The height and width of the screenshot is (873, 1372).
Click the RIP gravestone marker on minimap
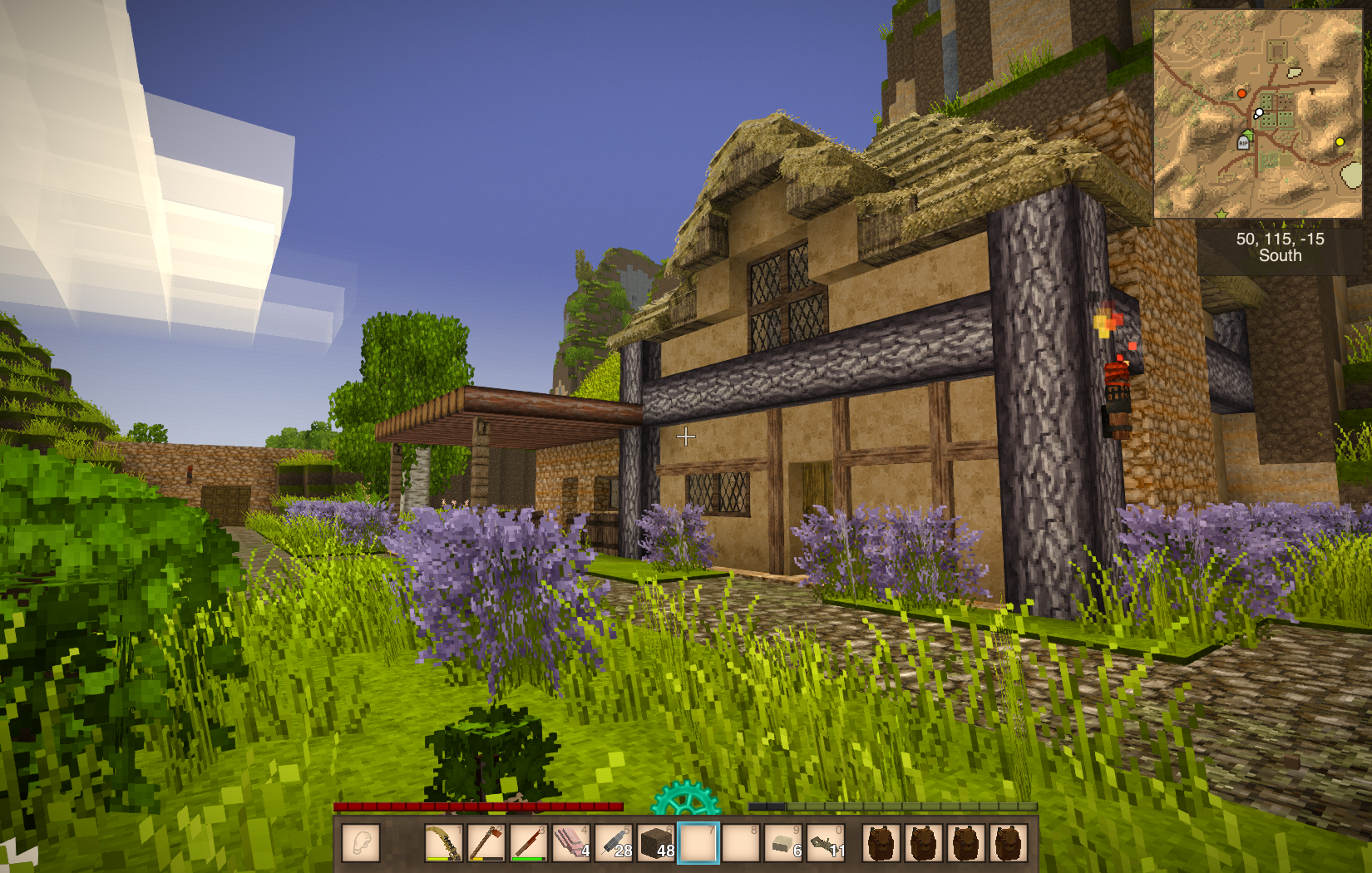click(1243, 143)
